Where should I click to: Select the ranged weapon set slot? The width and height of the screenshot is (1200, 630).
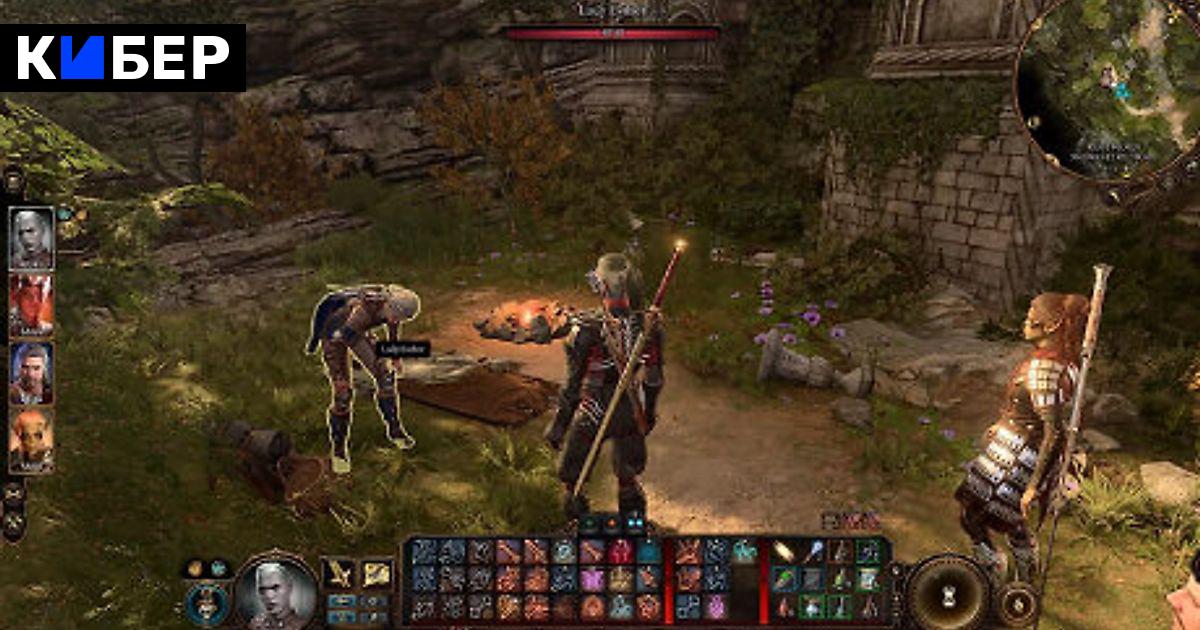(x=376, y=574)
